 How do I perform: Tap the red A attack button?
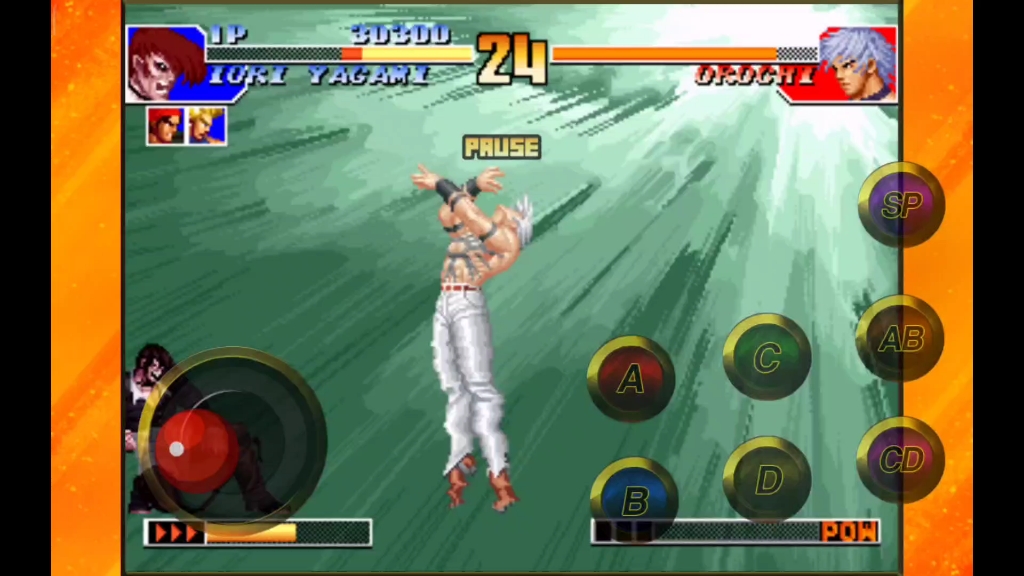click(x=630, y=379)
